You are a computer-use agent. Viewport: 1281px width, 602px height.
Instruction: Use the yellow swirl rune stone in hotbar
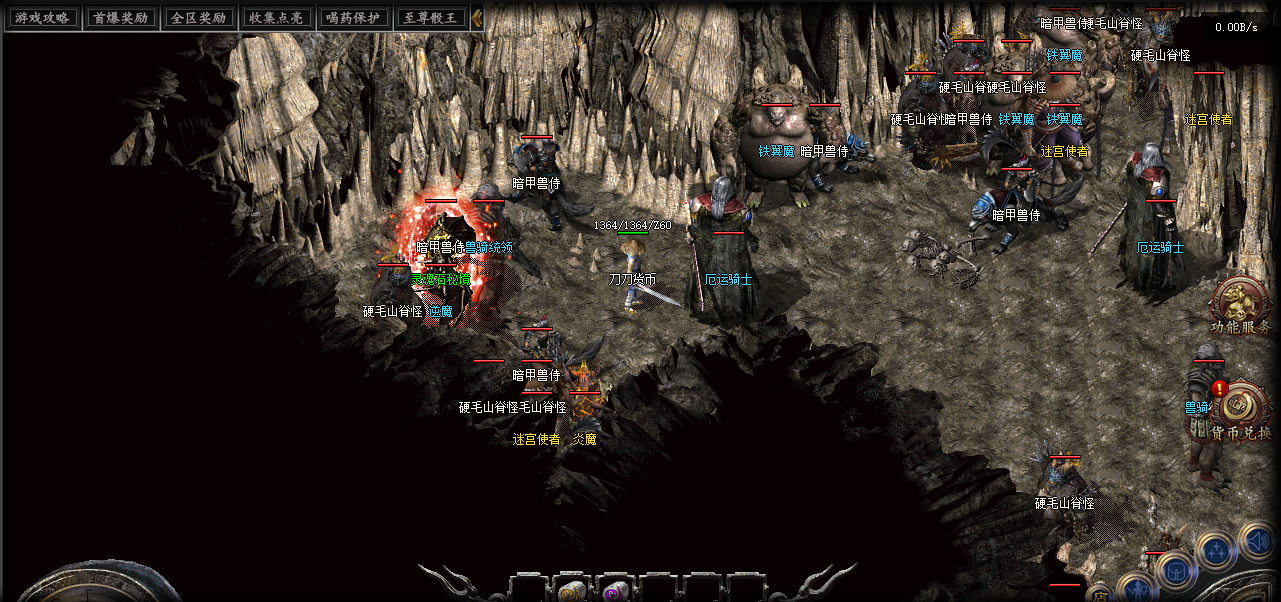click(x=571, y=590)
